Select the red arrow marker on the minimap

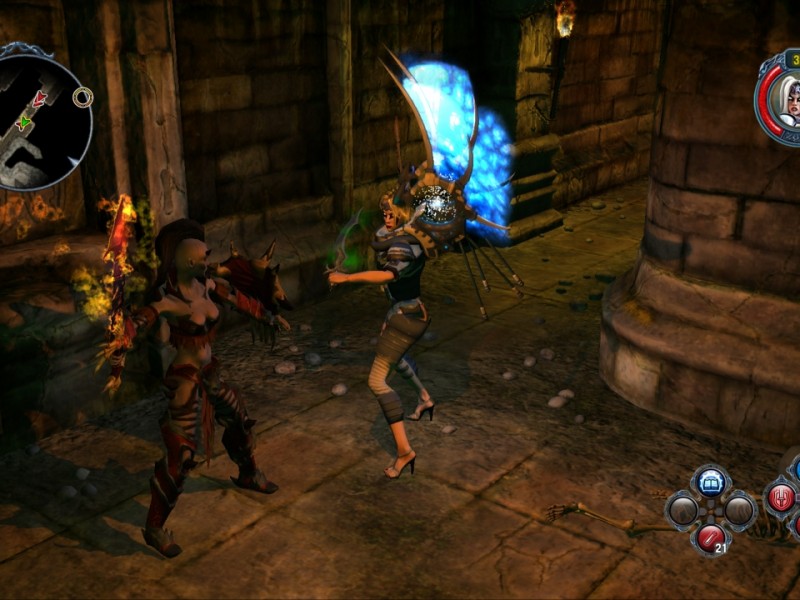[39, 99]
